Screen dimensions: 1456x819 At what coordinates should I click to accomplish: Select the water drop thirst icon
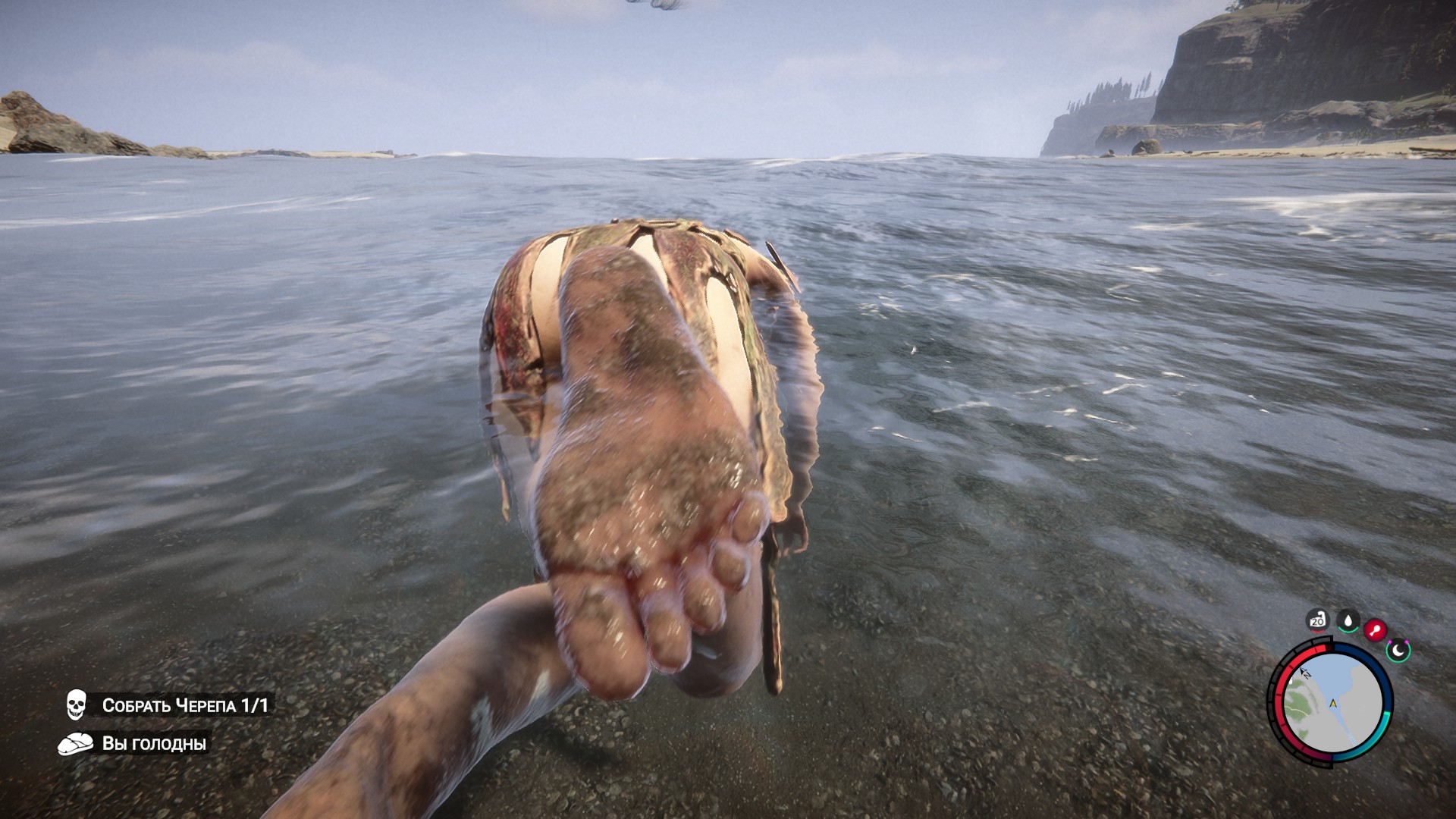1348,621
